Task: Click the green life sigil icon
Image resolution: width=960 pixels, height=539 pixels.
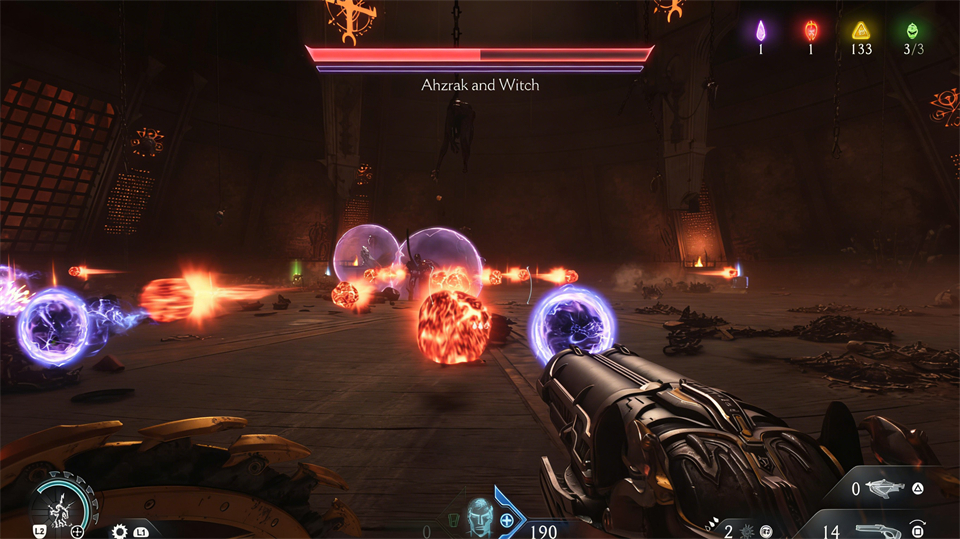Action: coord(912,31)
